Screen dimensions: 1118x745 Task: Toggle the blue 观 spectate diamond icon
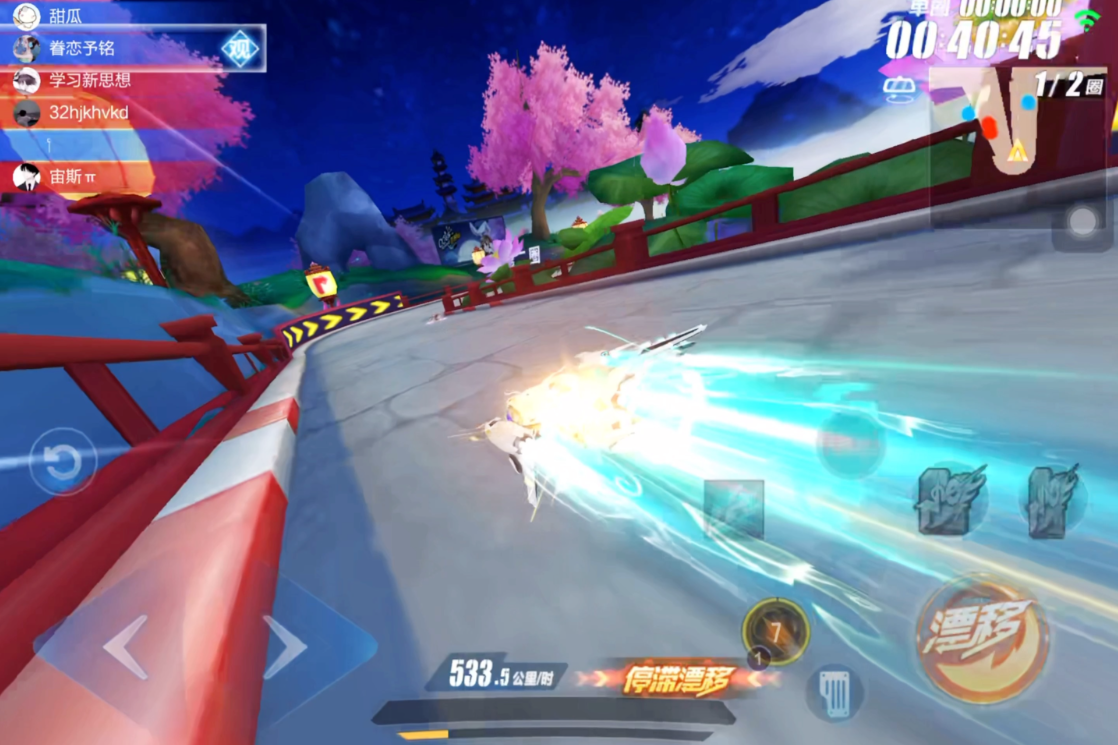(x=240, y=49)
